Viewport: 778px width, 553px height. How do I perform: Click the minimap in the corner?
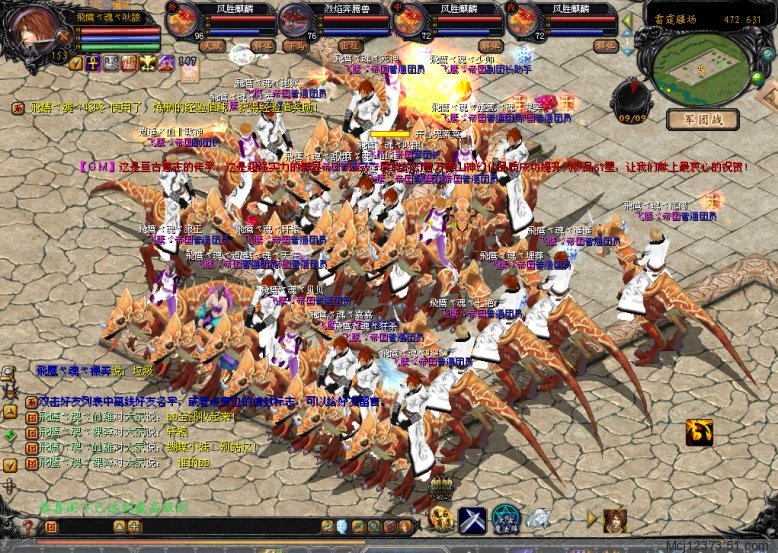tap(700, 60)
